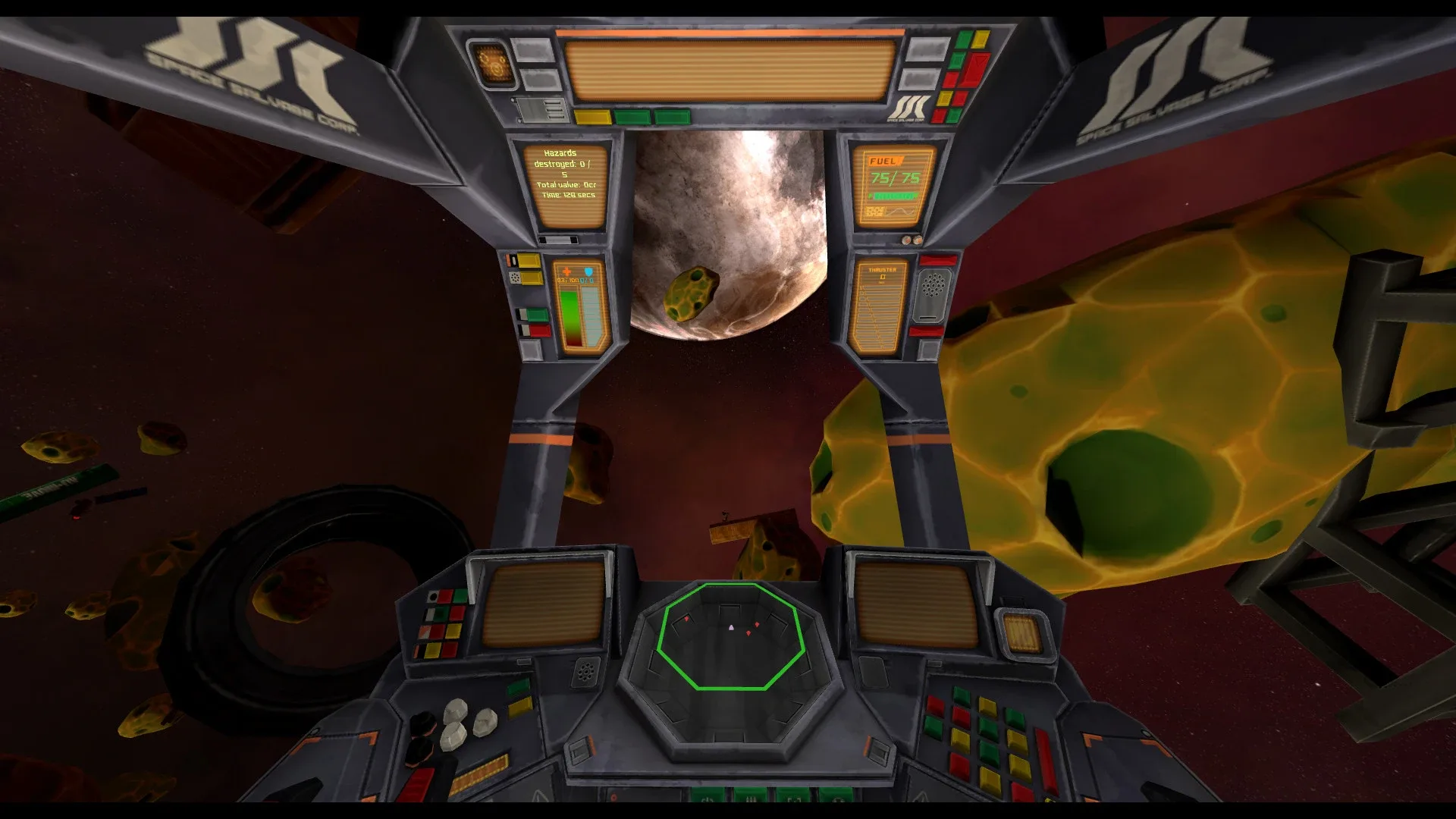Tap the speaker grille on the left lower console
The width and height of the screenshot is (1456, 819).
tap(586, 671)
